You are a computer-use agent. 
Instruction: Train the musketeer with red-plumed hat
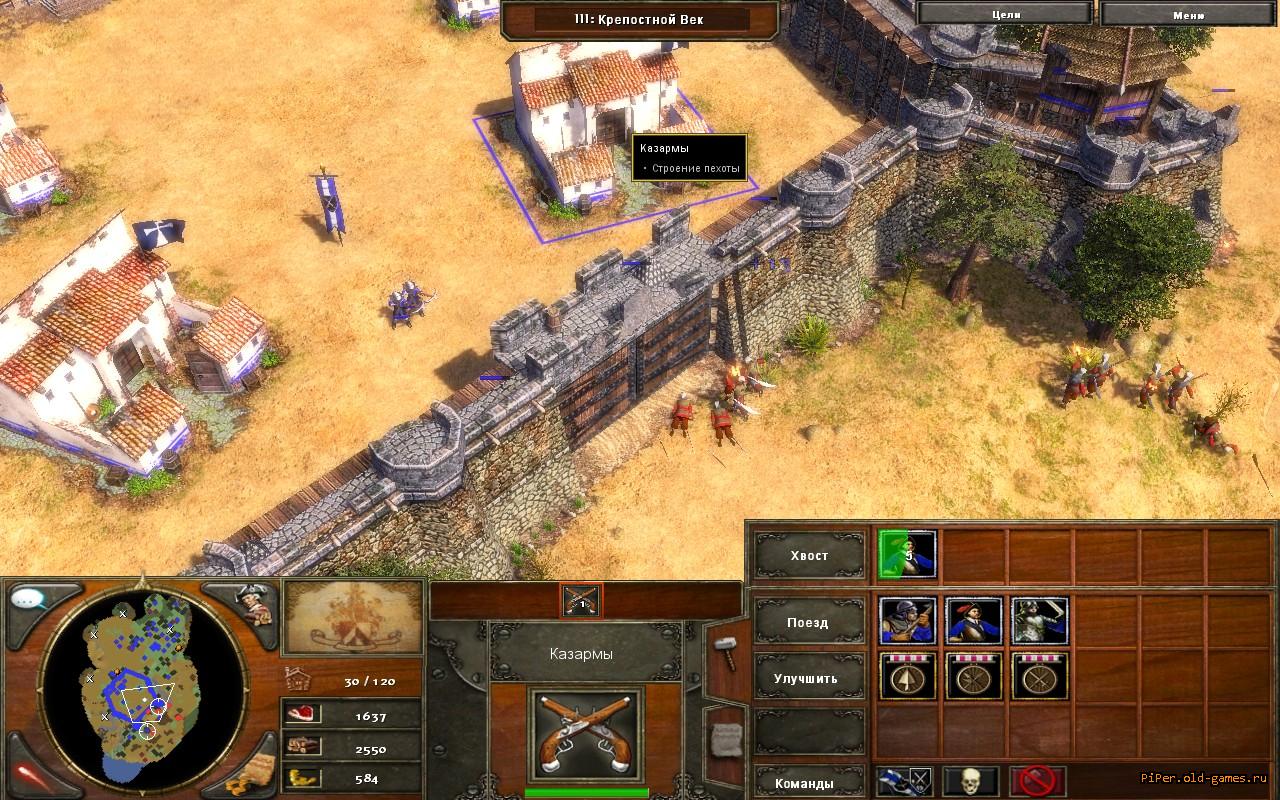pyautogui.click(x=974, y=622)
